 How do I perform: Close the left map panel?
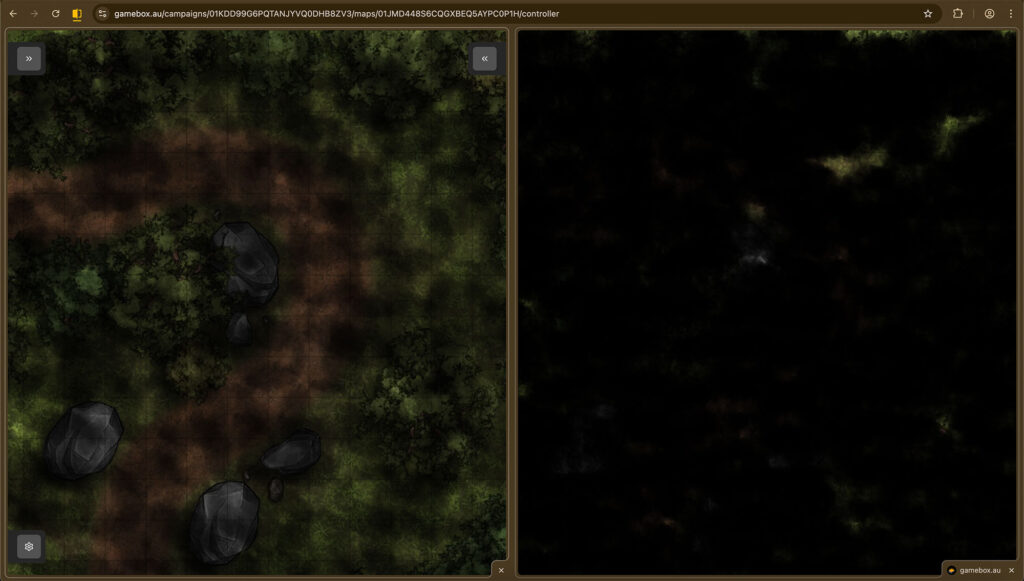501,570
